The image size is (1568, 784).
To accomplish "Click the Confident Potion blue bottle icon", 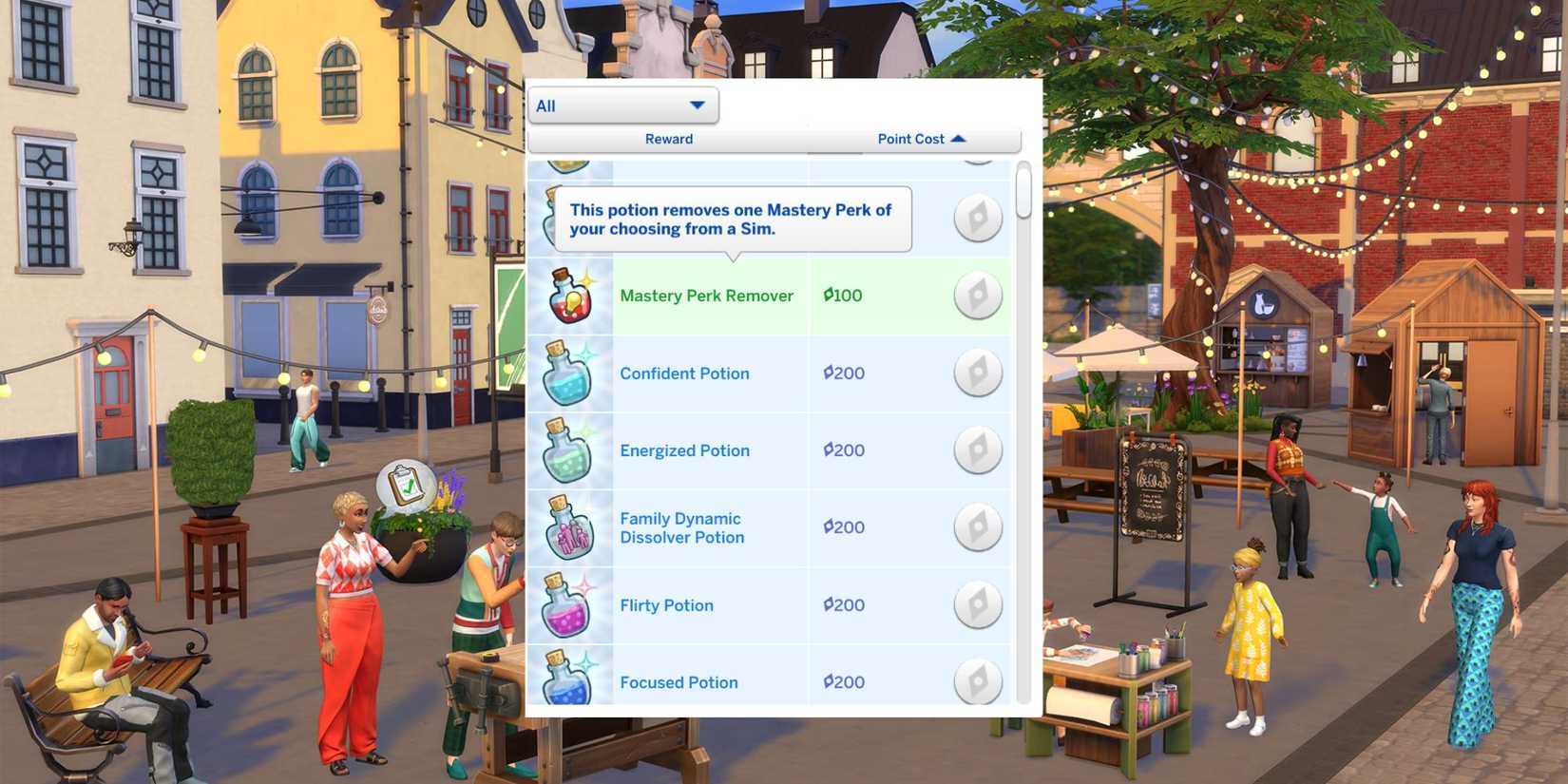I will point(568,373).
